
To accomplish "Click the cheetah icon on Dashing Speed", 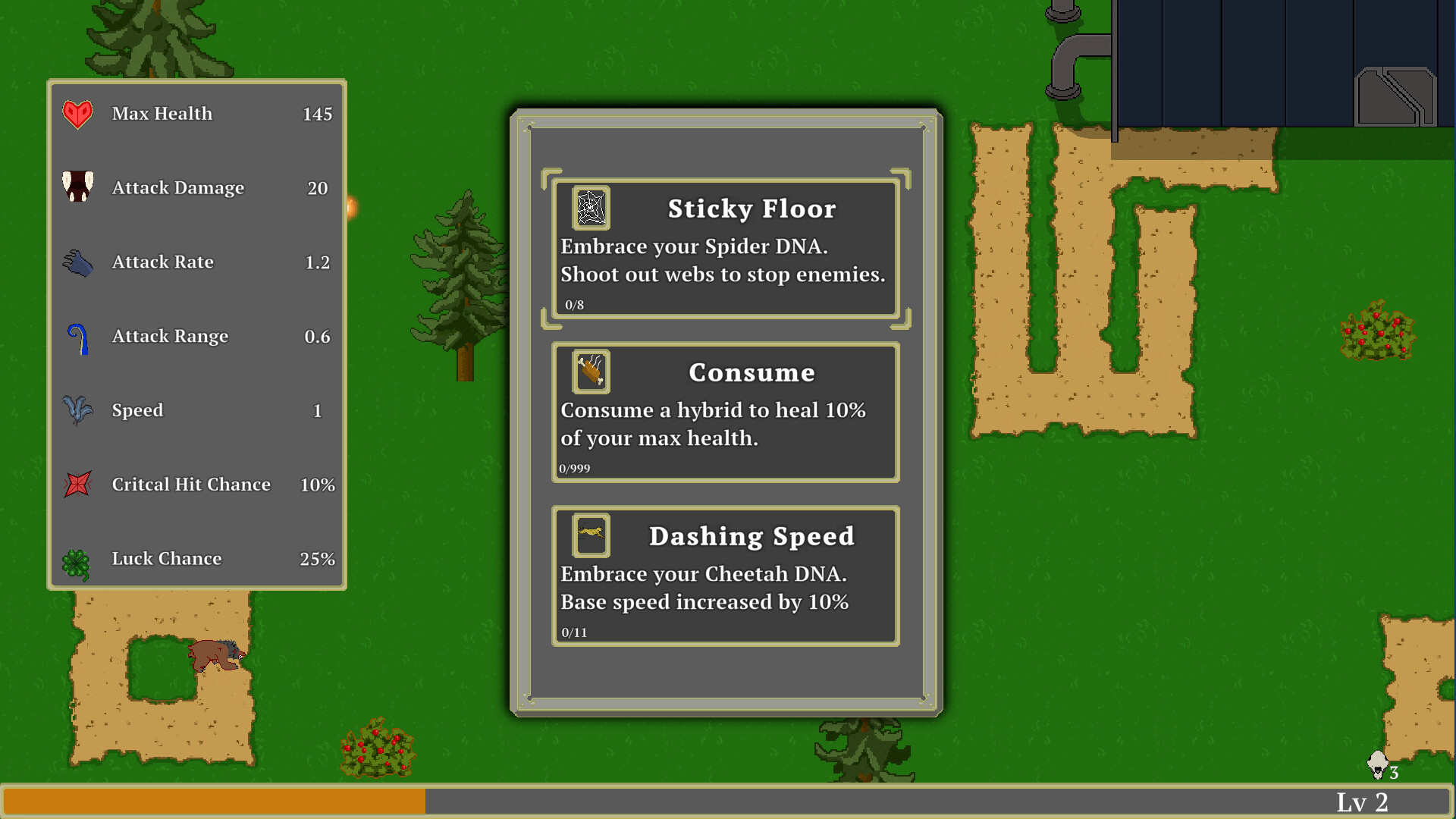I will pos(591,535).
